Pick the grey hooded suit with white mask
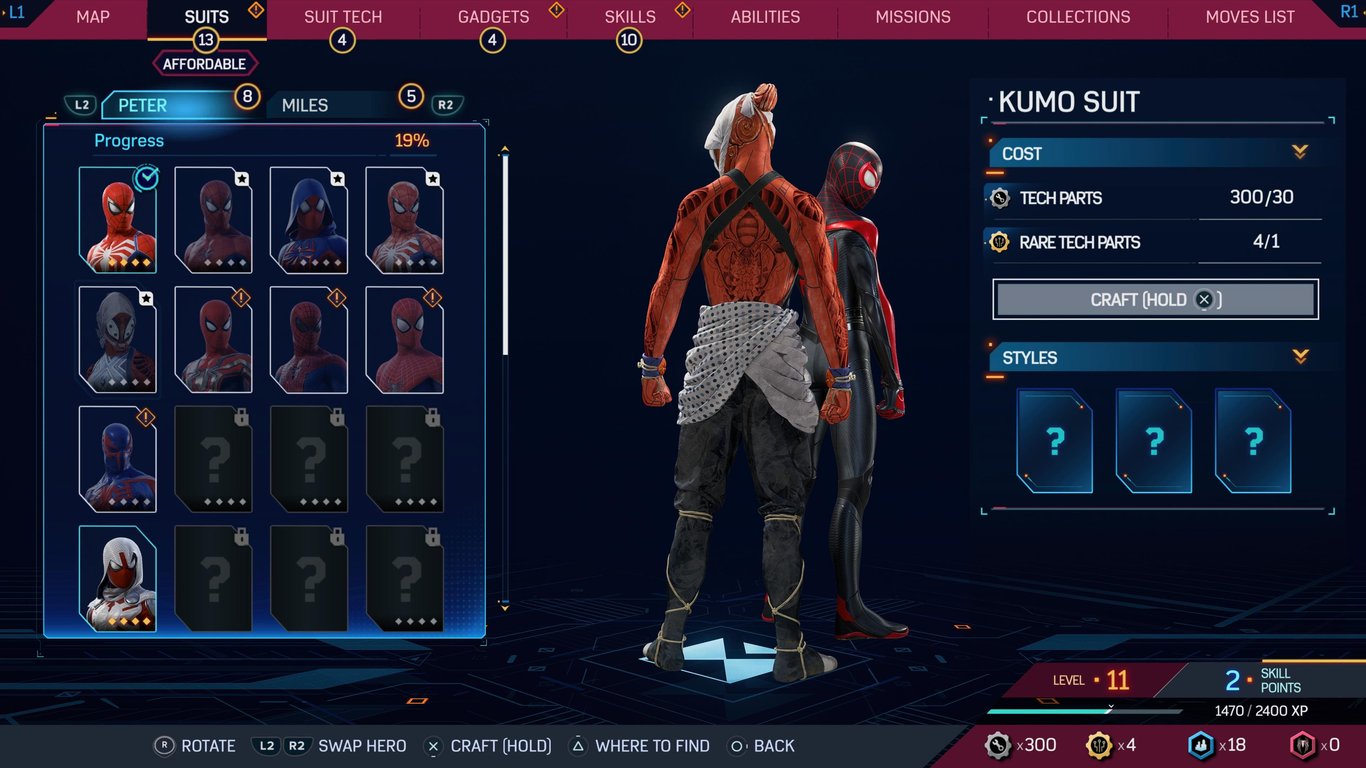 tap(118, 340)
